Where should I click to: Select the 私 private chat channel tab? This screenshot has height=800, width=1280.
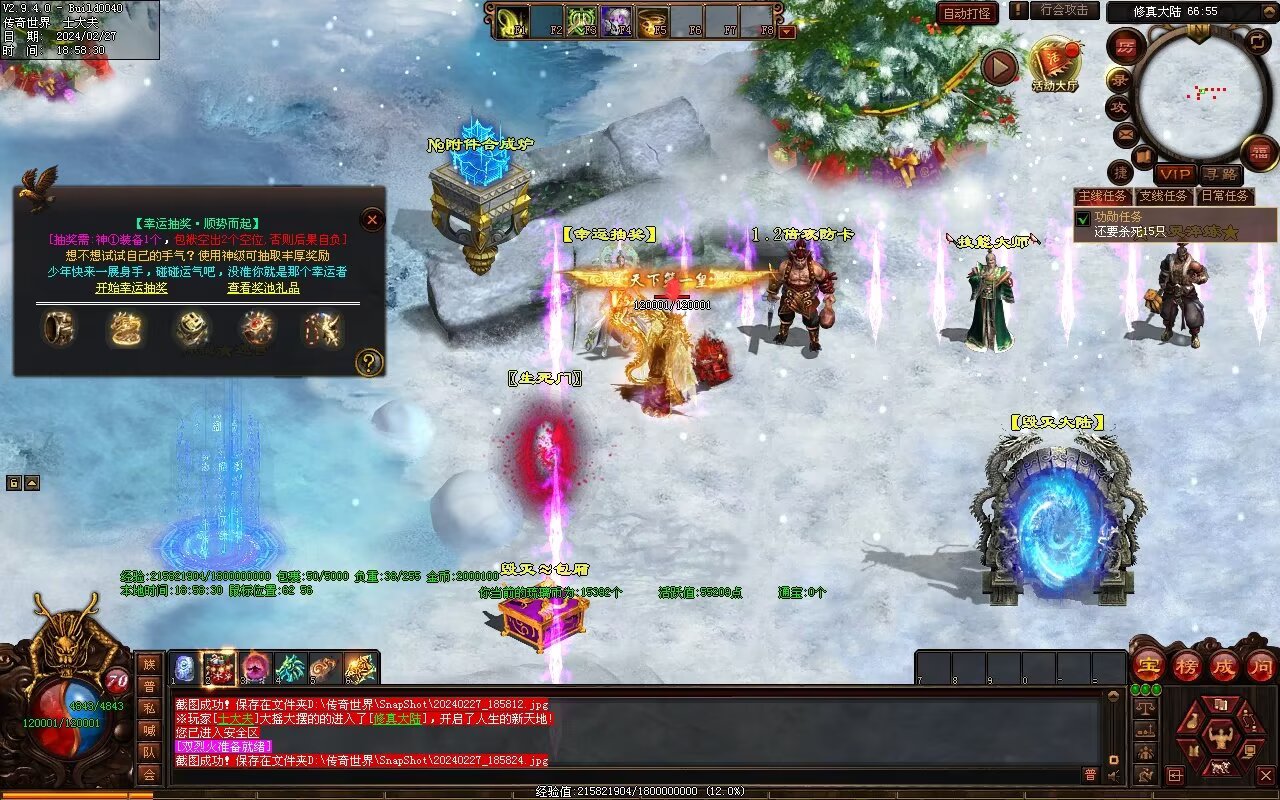point(149,708)
